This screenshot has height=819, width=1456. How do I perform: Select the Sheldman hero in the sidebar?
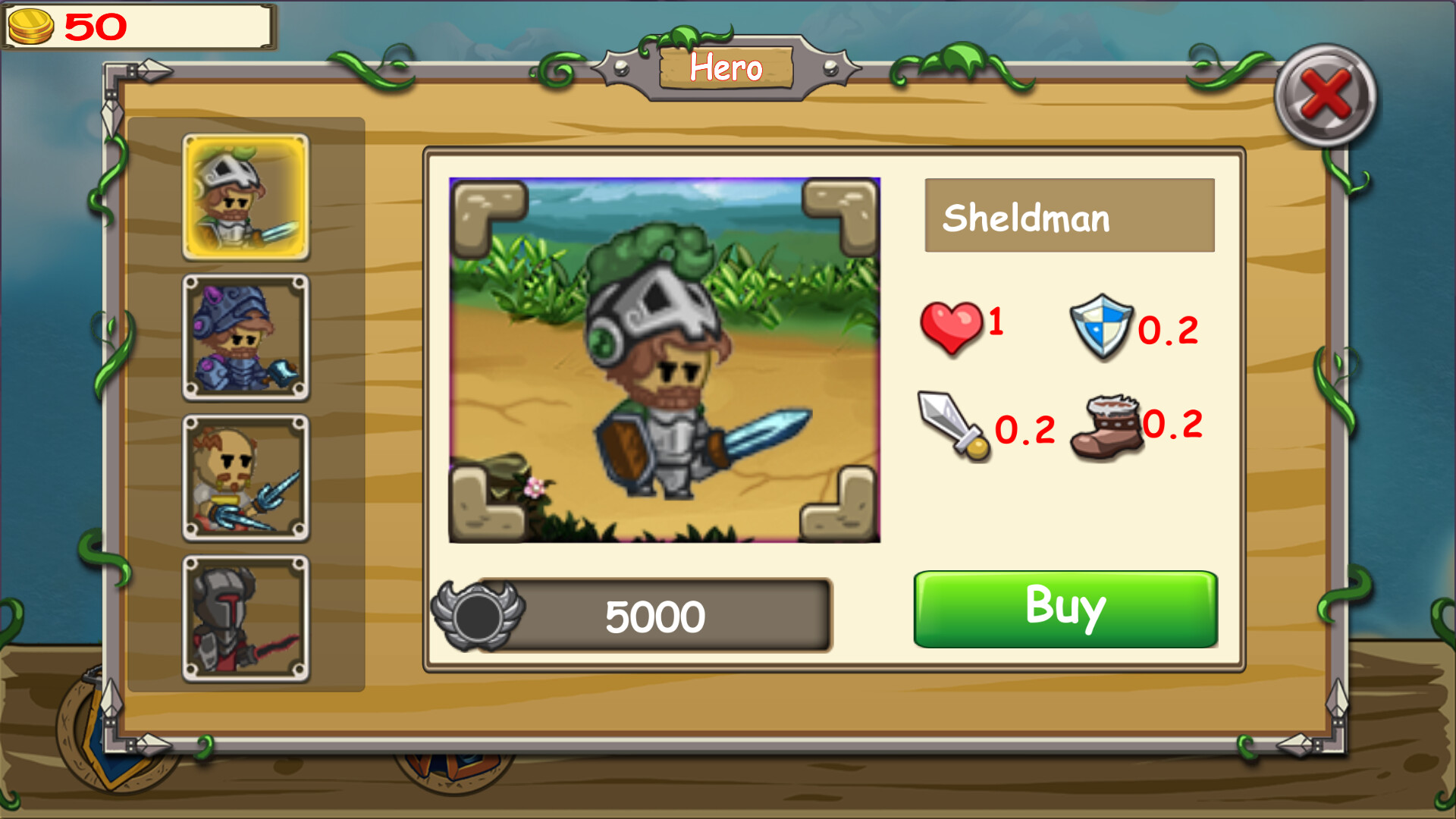(x=245, y=196)
